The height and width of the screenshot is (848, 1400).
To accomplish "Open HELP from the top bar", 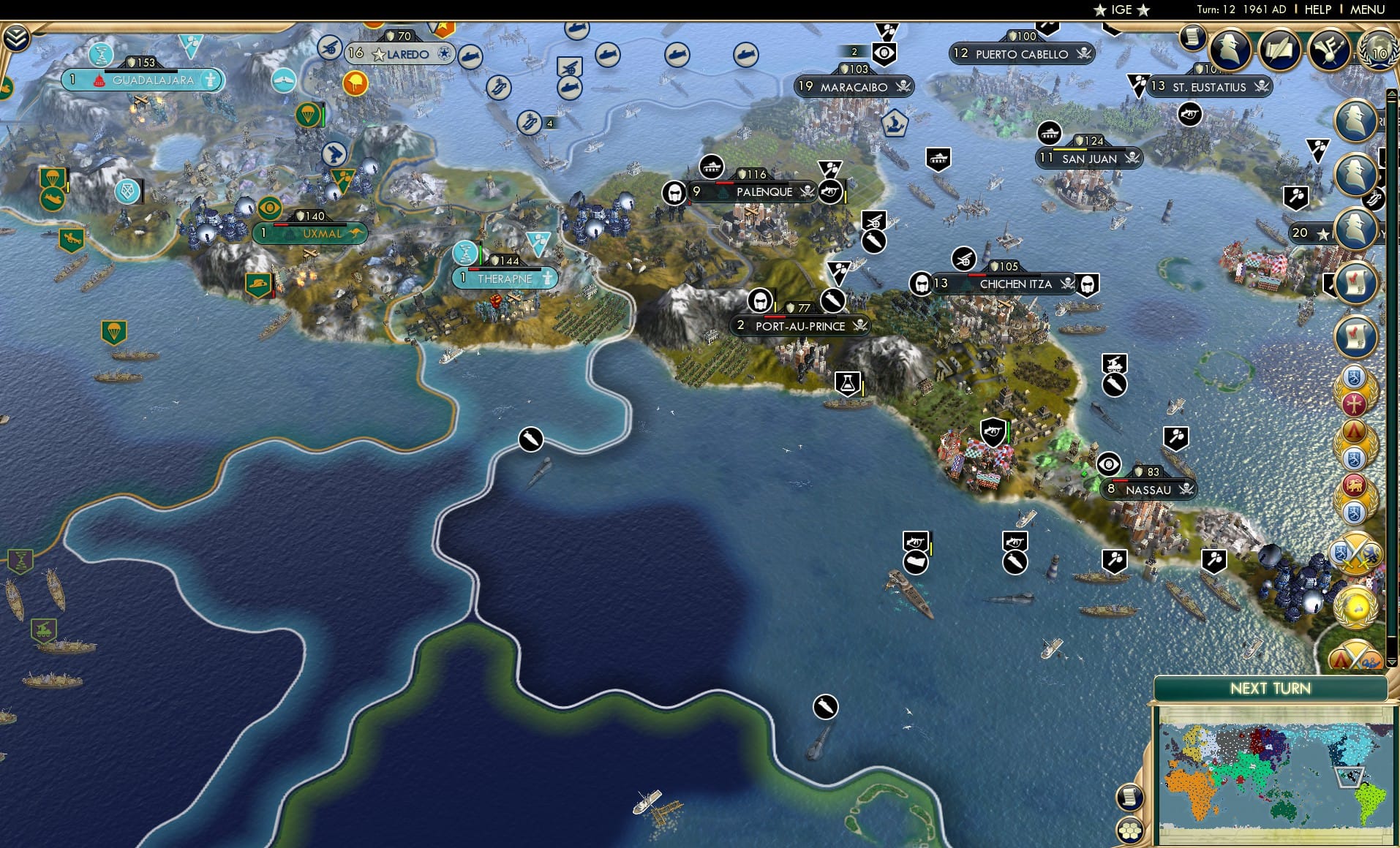I will pos(1317,10).
